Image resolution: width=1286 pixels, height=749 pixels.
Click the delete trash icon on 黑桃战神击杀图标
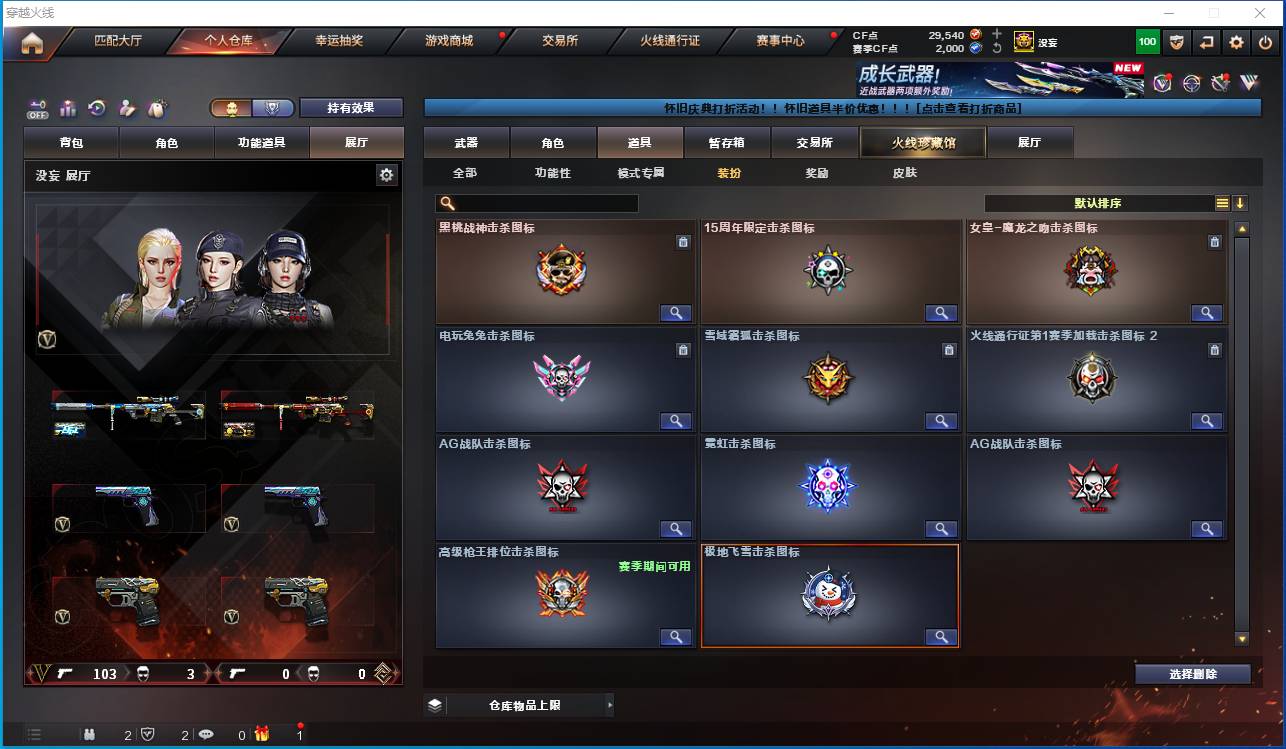pos(684,241)
